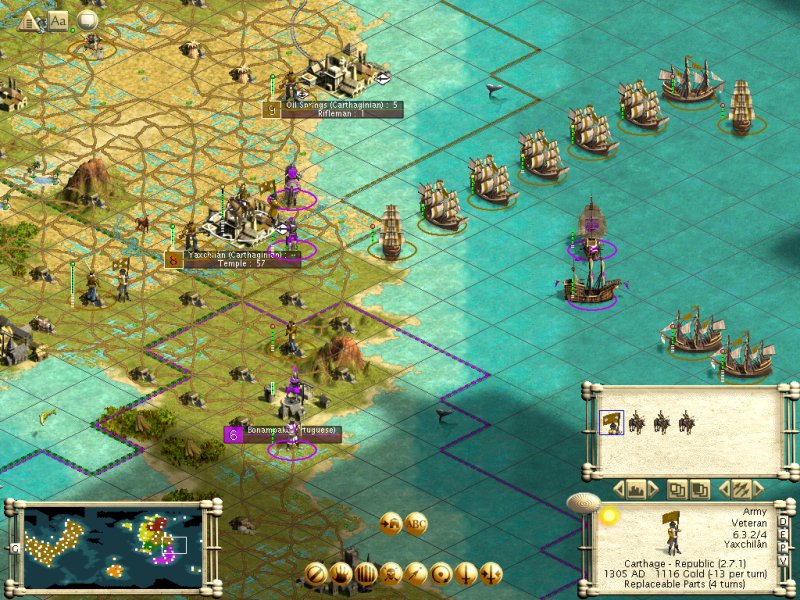
Task: Open the advisors speech bubble button
Action: pos(87,19)
